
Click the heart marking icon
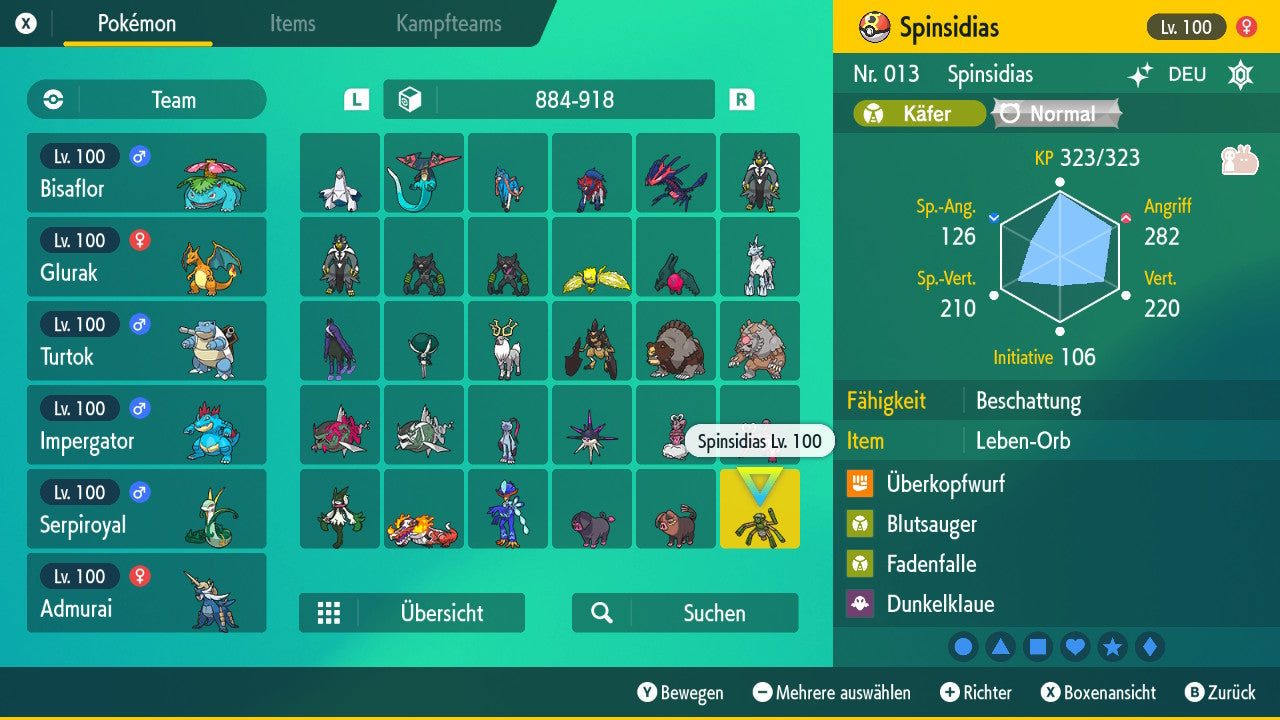click(x=1075, y=647)
